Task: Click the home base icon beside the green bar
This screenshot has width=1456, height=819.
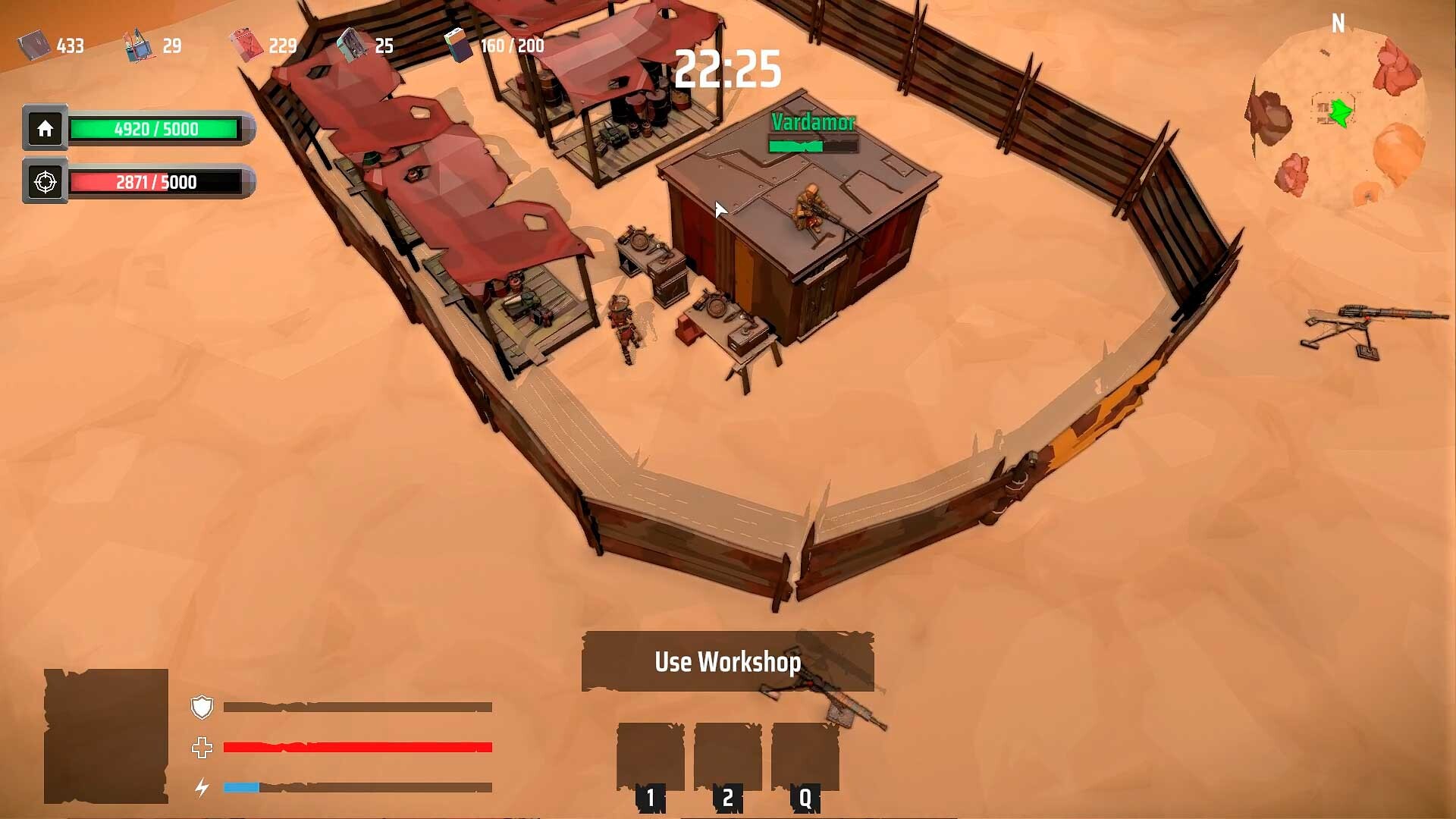Action: pos(45,129)
